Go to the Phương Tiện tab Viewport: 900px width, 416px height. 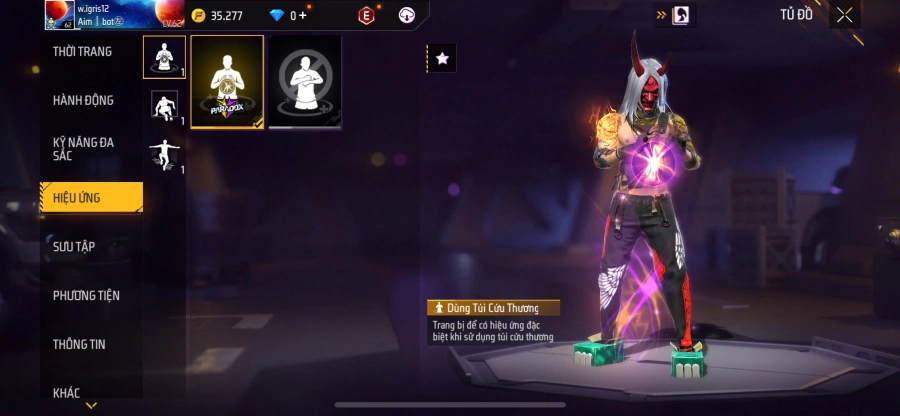click(x=86, y=295)
